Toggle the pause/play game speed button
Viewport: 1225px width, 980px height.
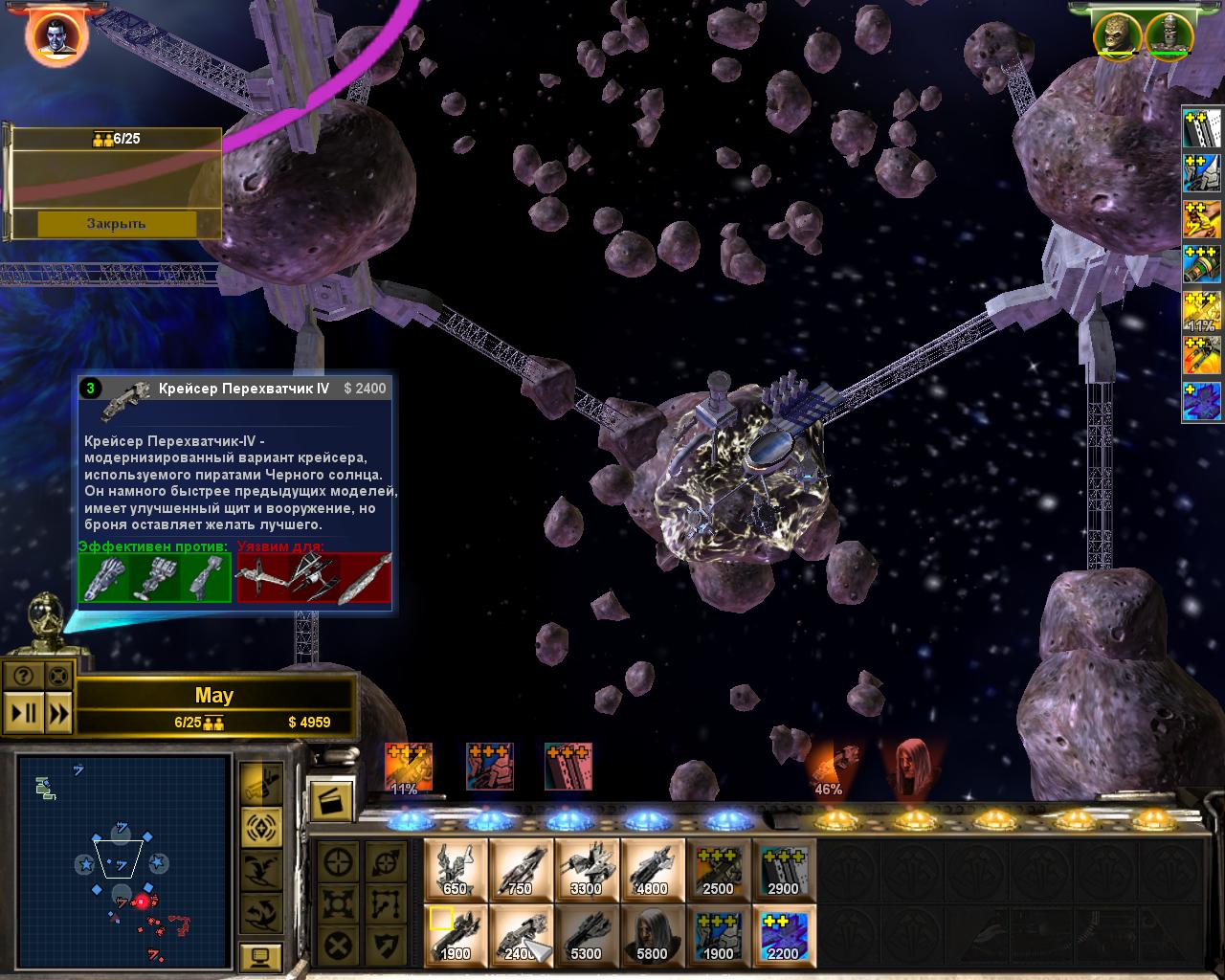click(24, 712)
